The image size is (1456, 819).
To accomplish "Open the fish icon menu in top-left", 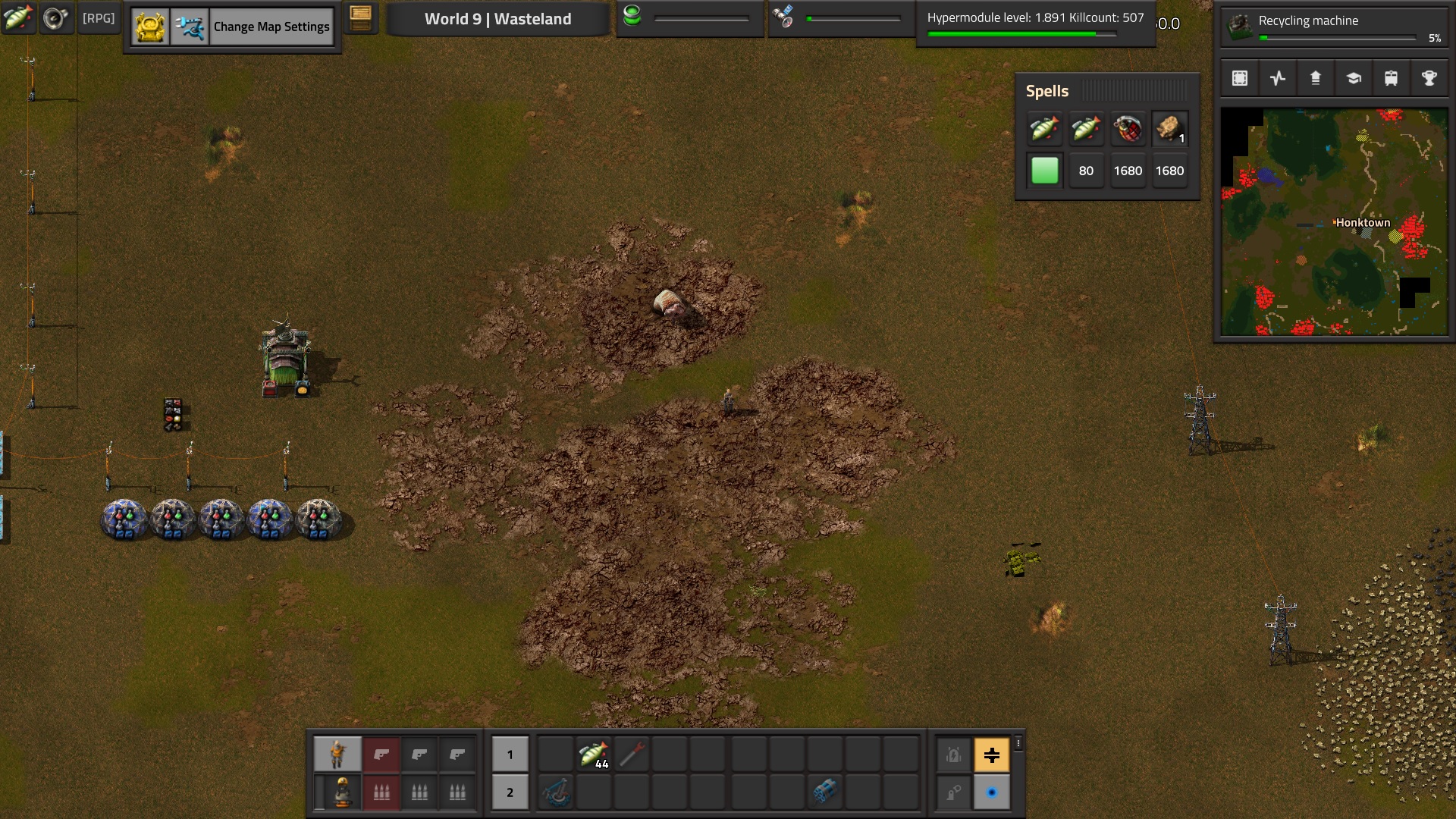I will point(17,18).
